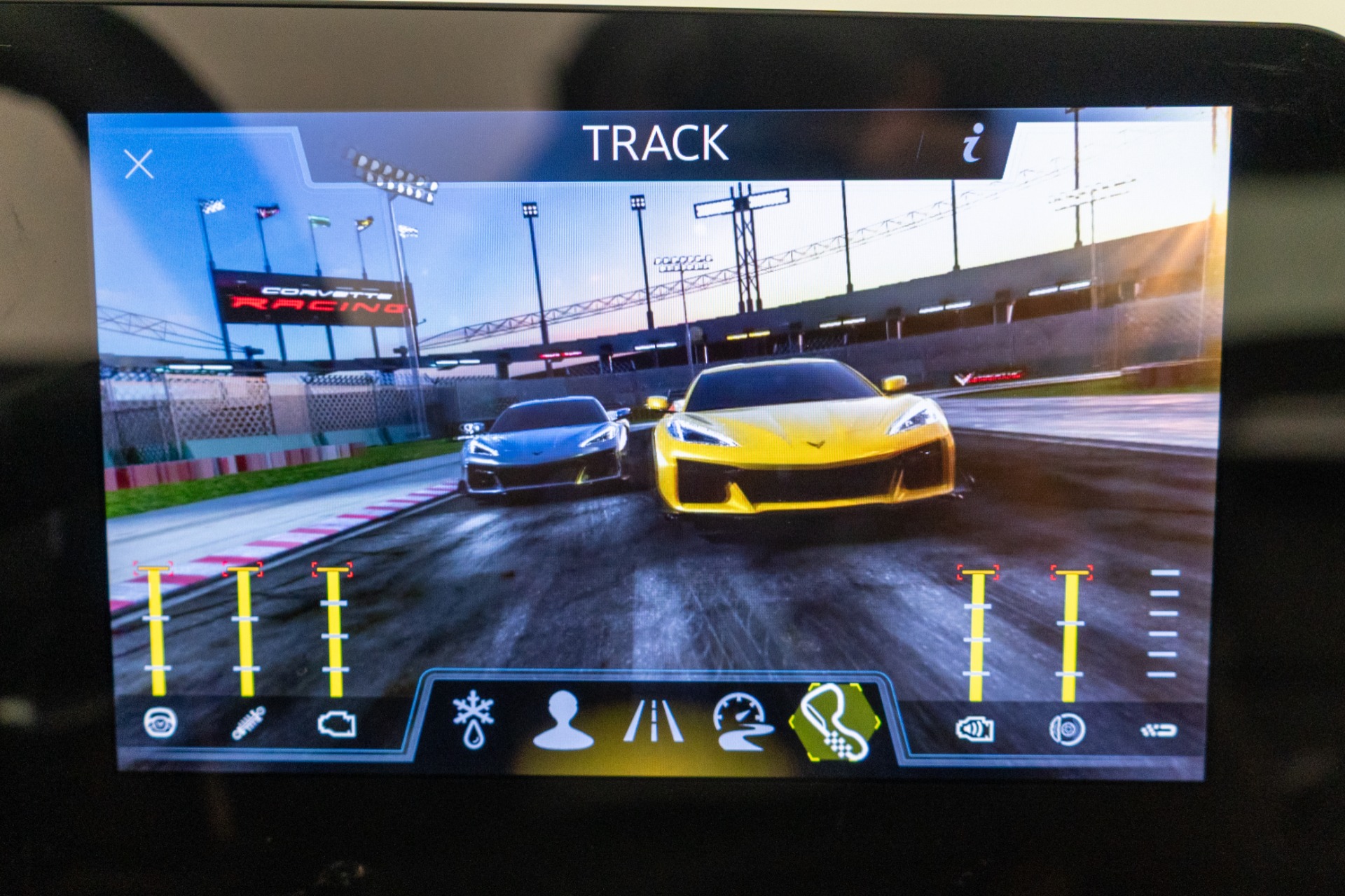
Task: Tap the steering wheel setting icon
Action: pyautogui.click(x=160, y=723)
